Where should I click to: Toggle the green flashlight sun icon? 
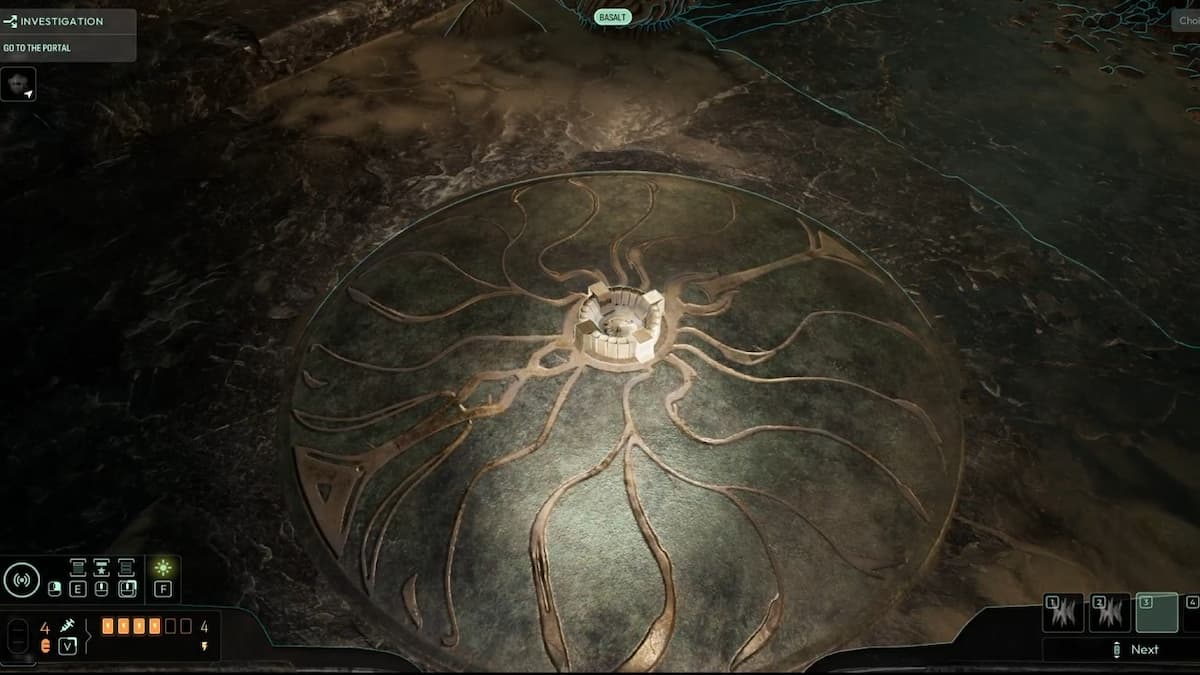click(x=163, y=568)
